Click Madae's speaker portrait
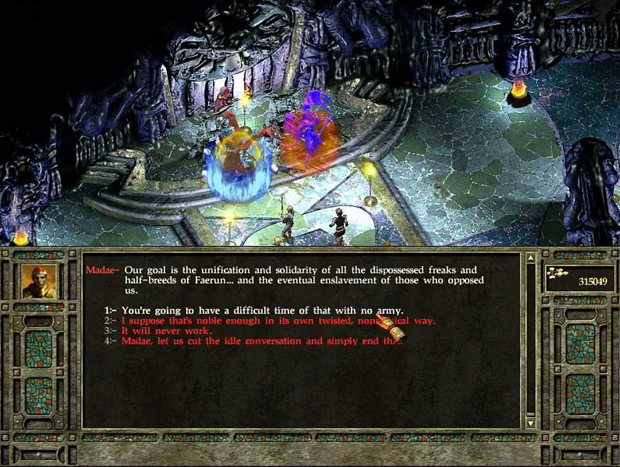The height and width of the screenshot is (467, 620). 38,282
